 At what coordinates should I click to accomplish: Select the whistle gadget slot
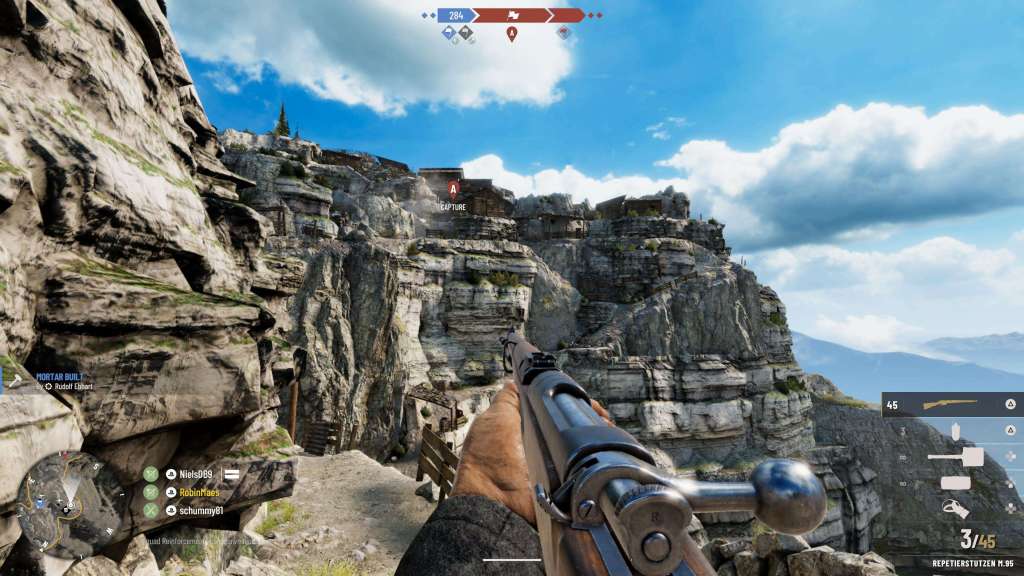tap(955, 509)
